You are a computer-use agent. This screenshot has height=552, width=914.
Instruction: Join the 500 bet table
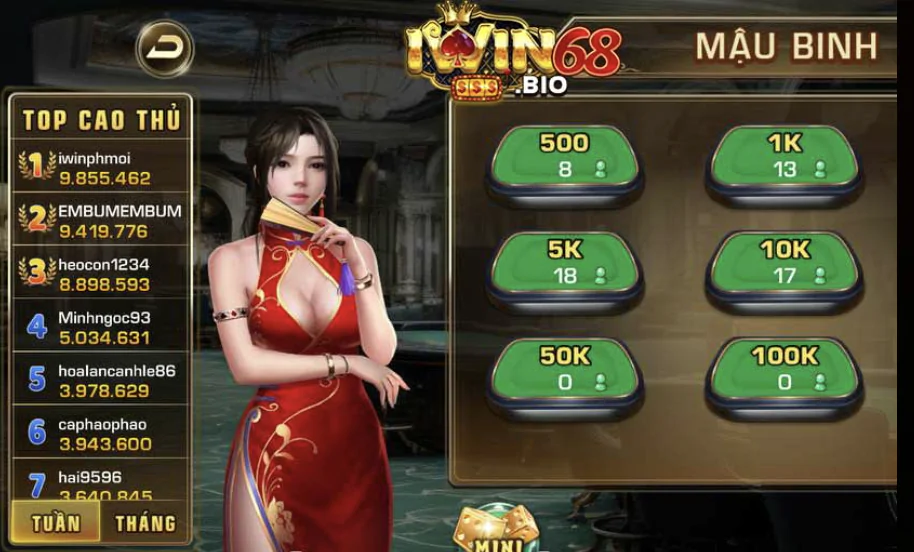[x=565, y=160]
